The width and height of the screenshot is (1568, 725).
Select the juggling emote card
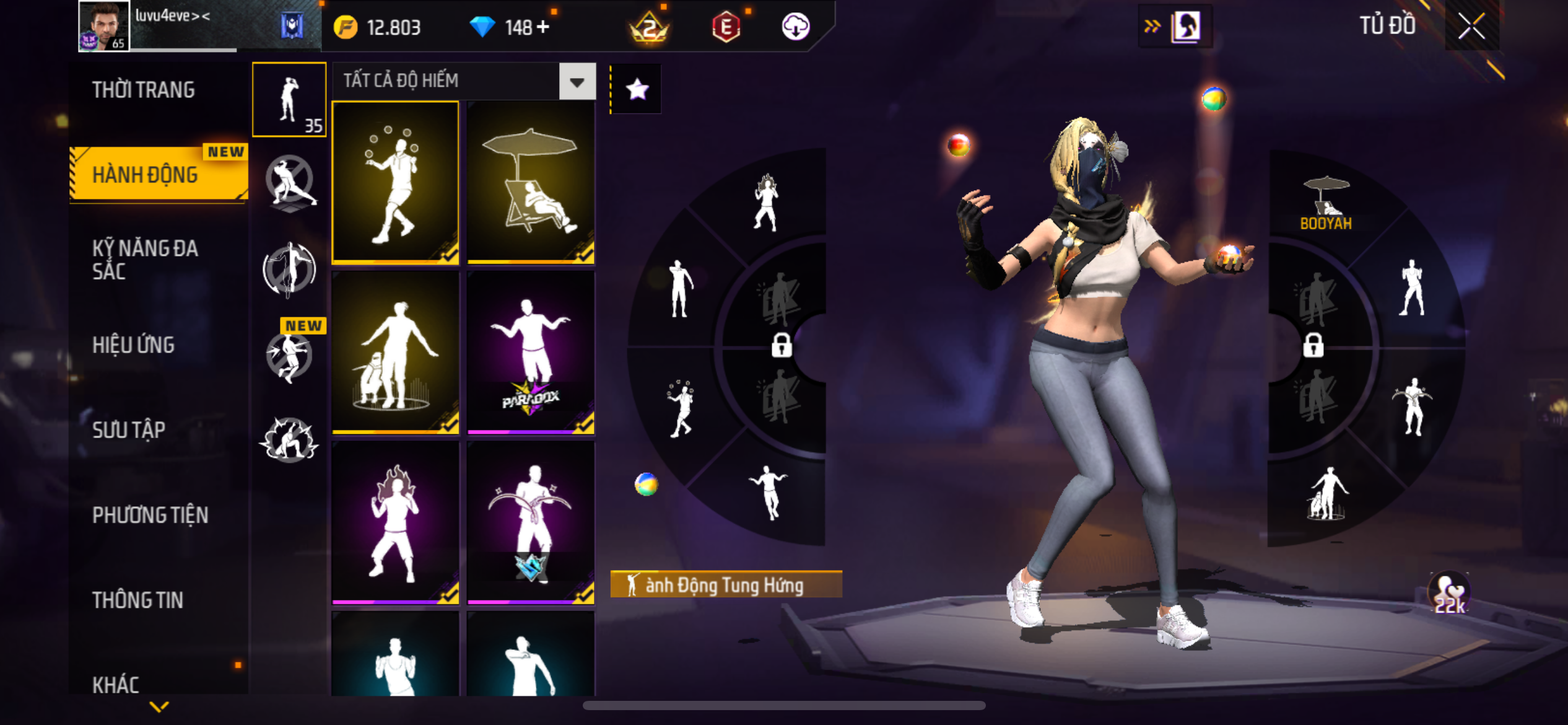click(395, 182)
